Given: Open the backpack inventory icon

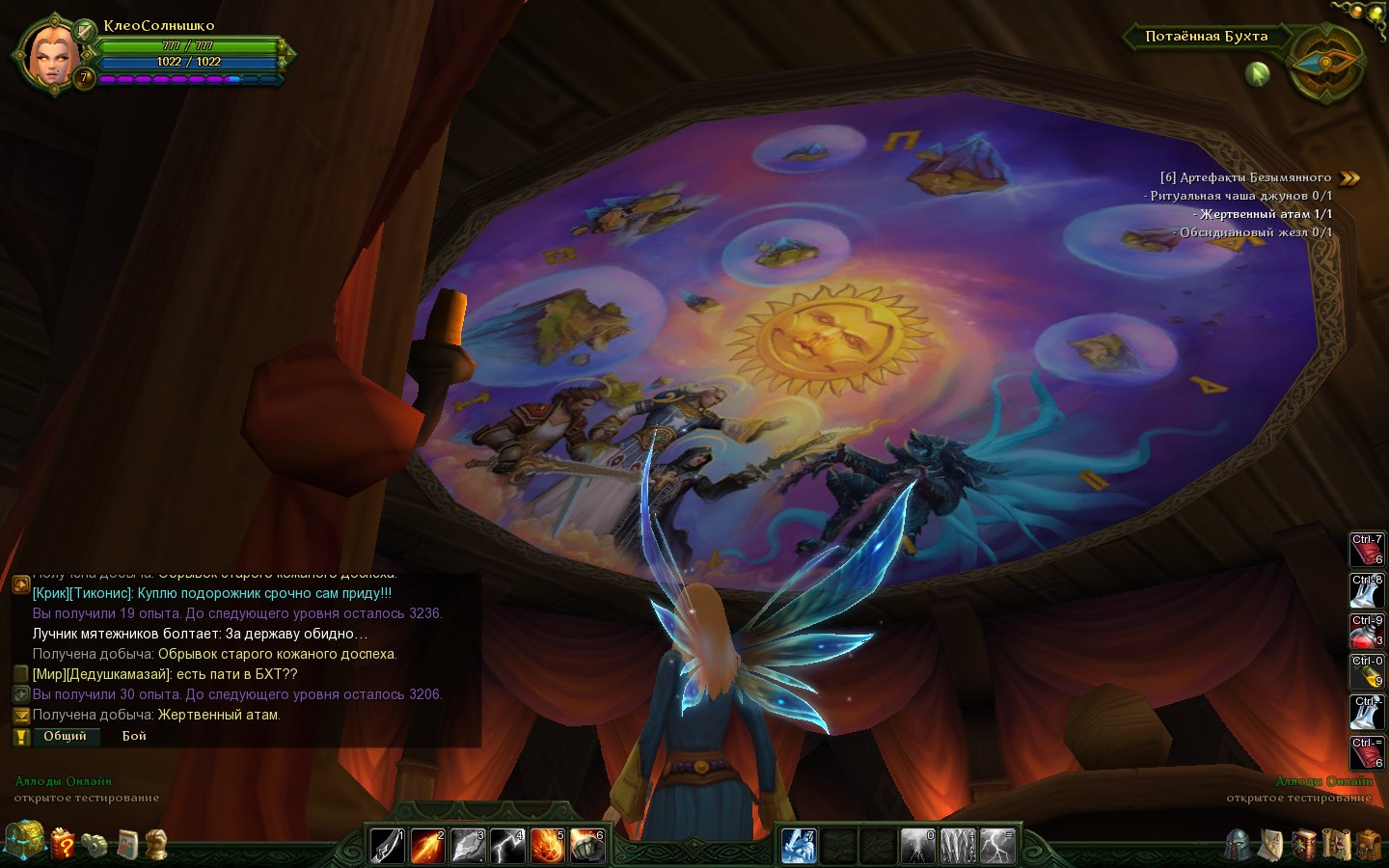Looking at the screenshot, I should [x=1368, y=845].
